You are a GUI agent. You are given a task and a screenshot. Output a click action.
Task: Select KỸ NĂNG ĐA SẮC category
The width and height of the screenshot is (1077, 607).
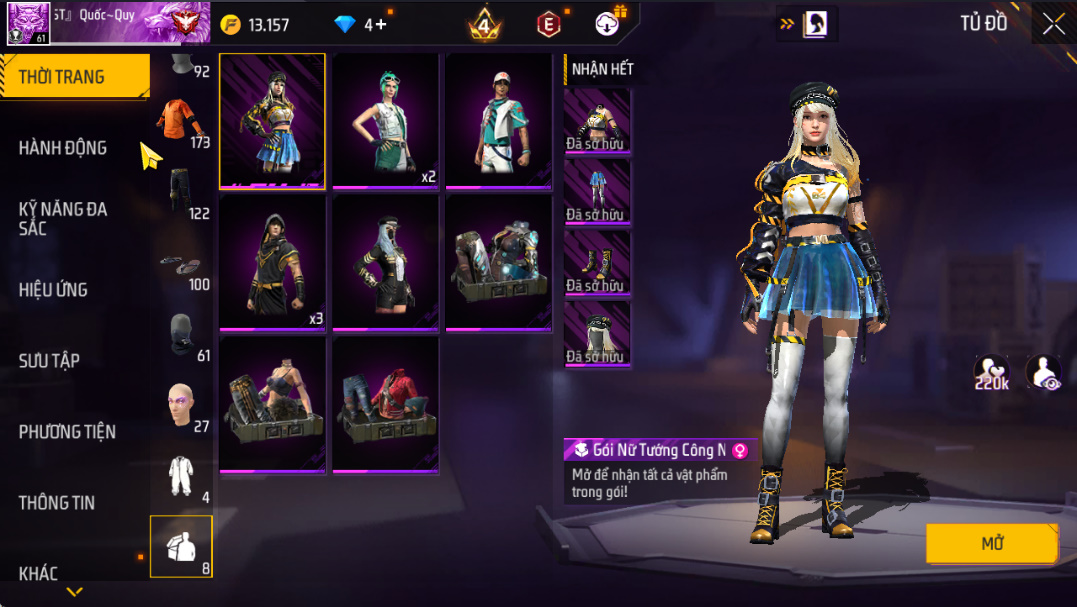pos(62,218)
